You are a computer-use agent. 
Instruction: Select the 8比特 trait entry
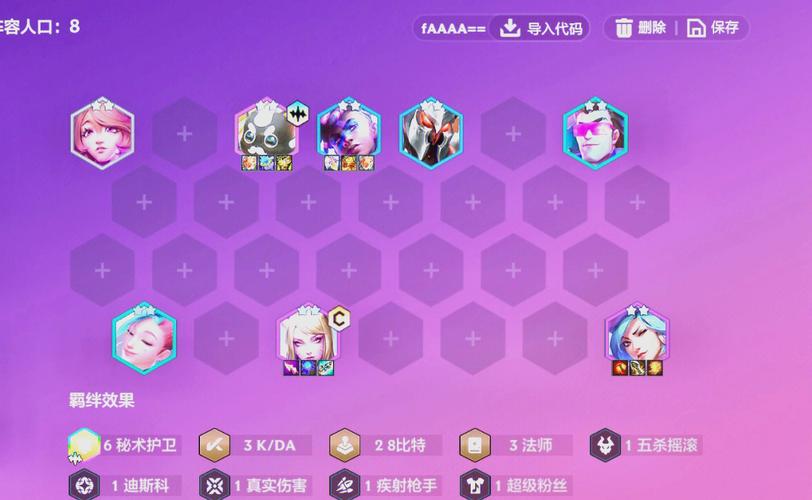point(385,445)
